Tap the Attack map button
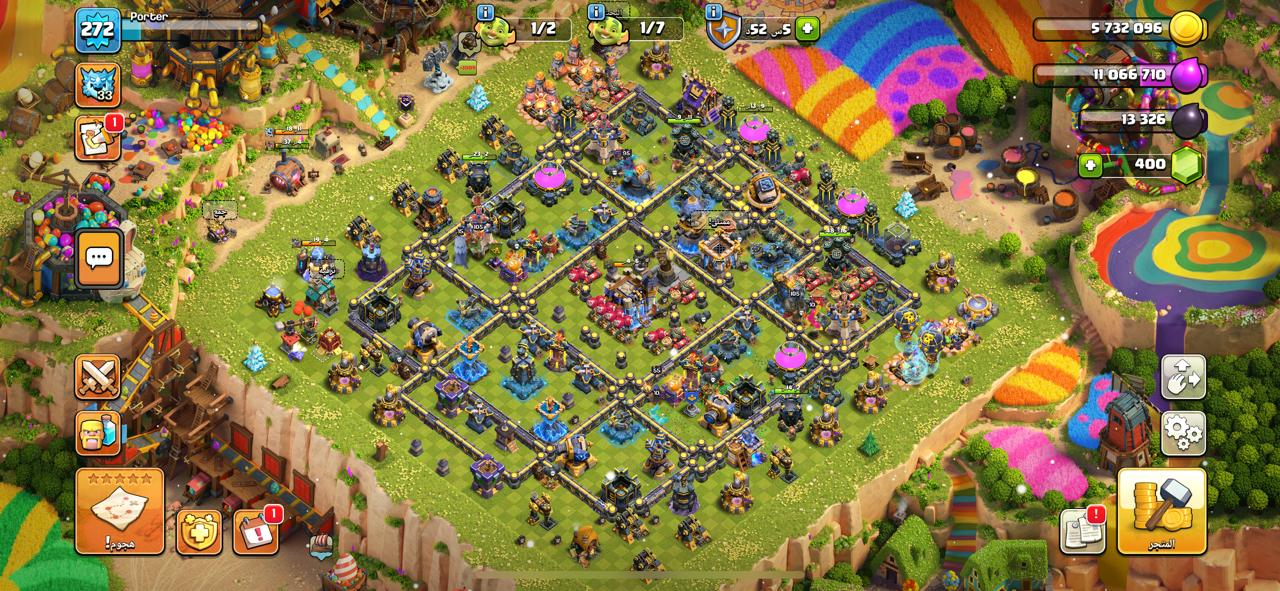Viewport: 1280px width, 591px height. coord(119,511)
